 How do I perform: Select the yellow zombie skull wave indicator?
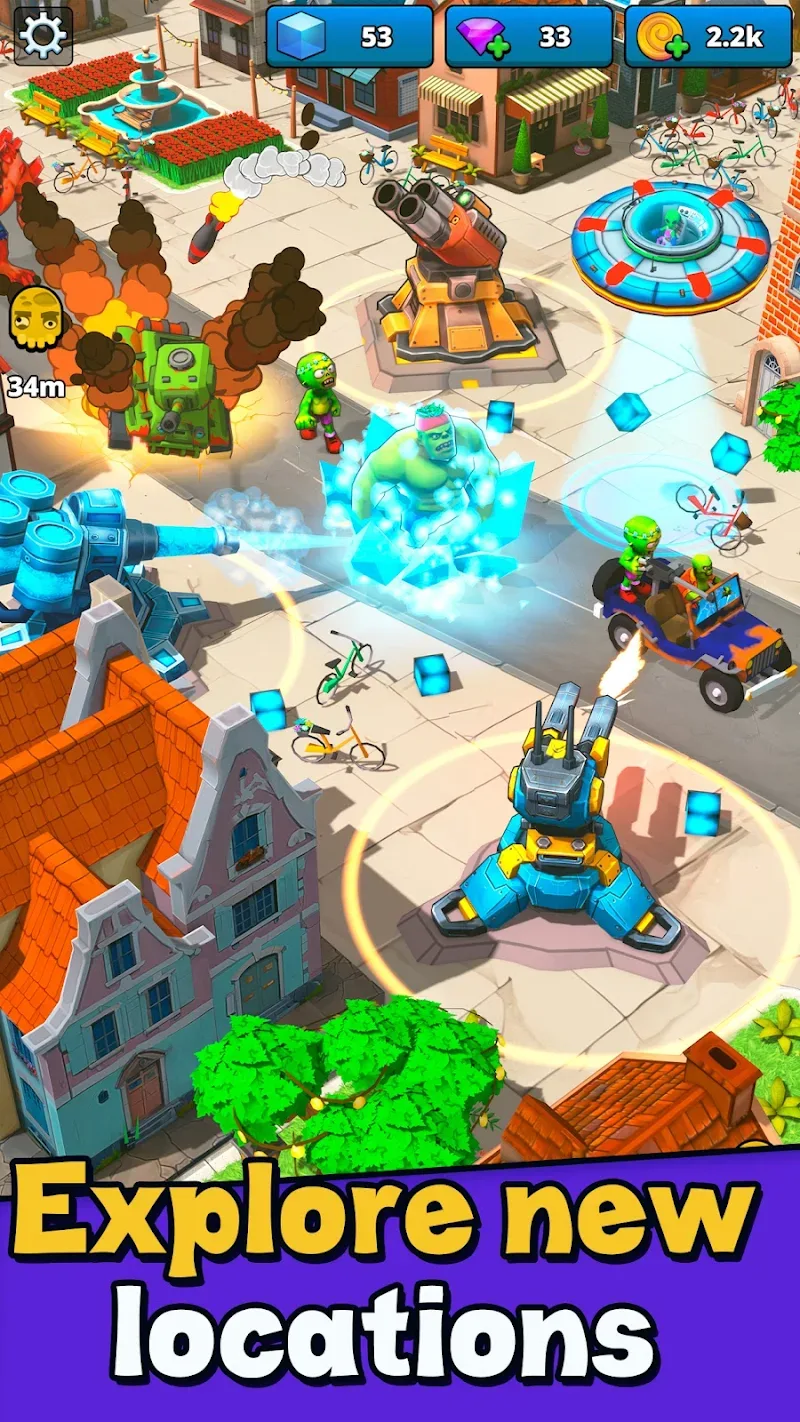pyautogui.click(x=35, y=320)
